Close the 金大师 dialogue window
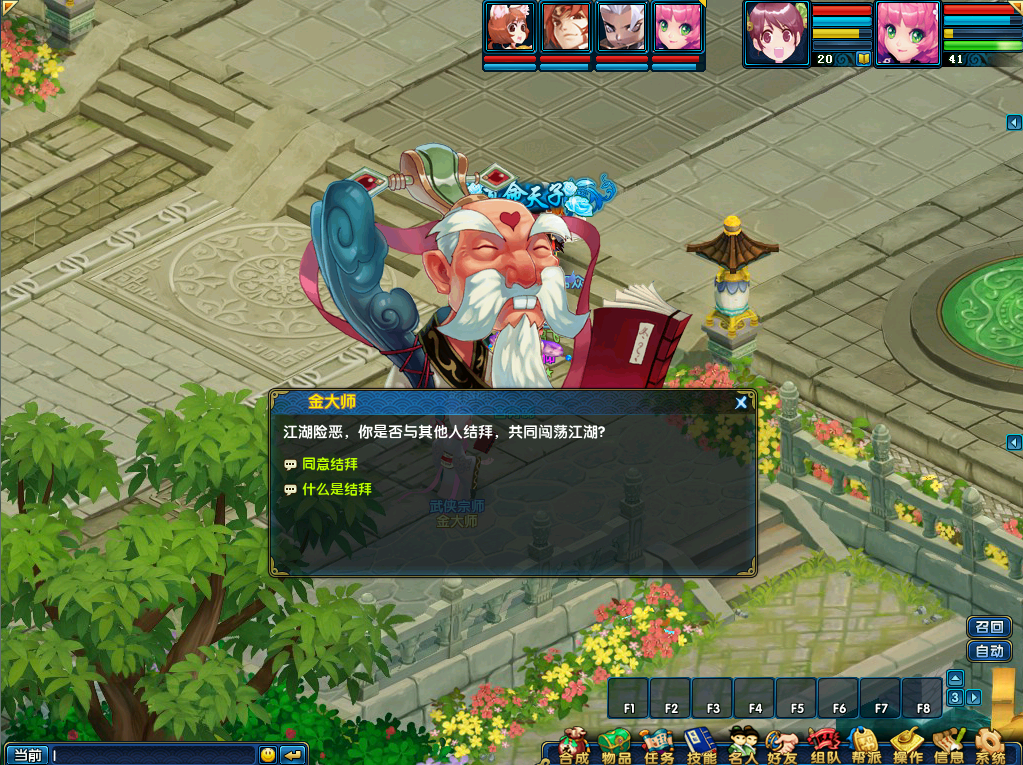 (x=741, y=402)
